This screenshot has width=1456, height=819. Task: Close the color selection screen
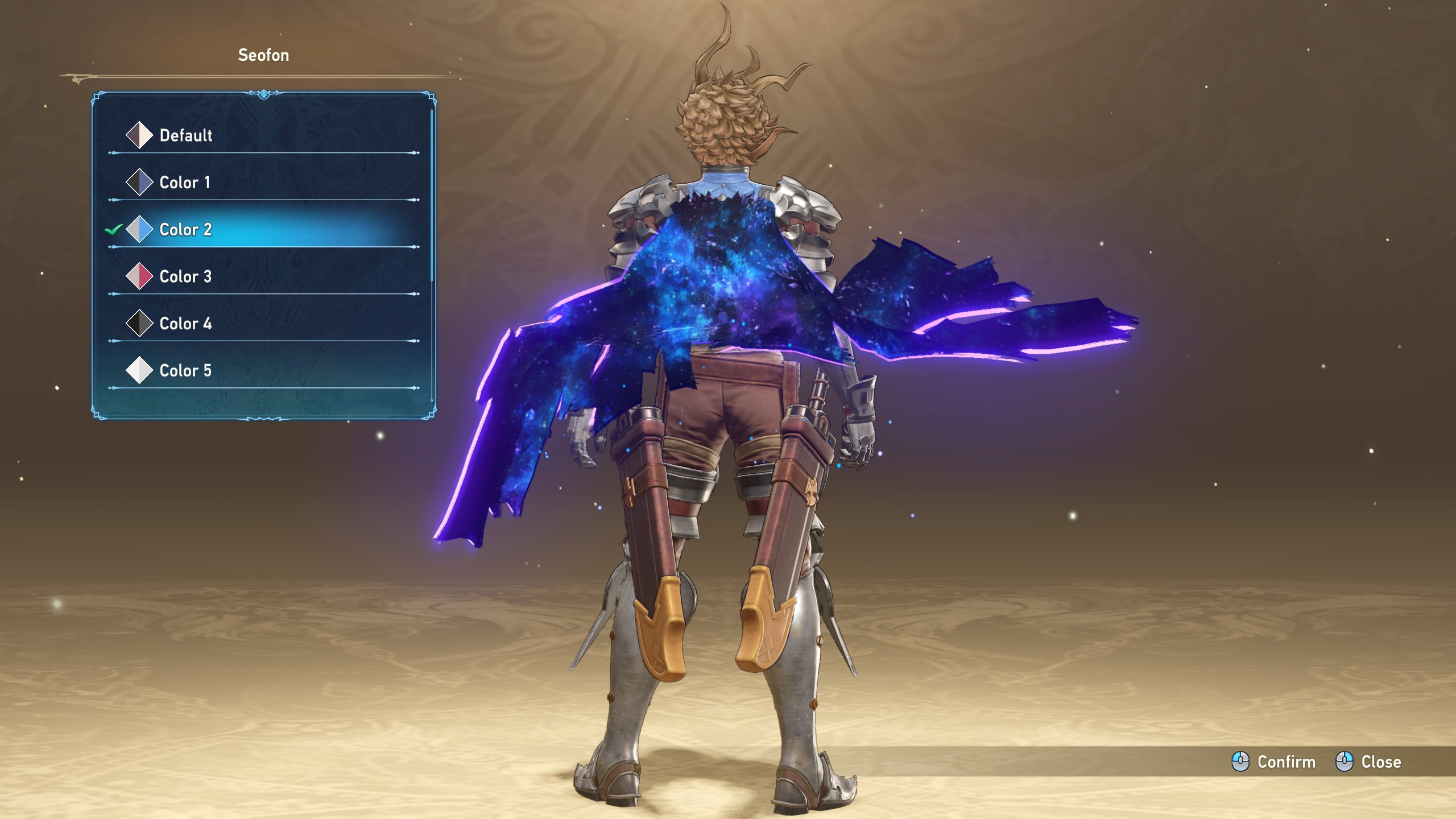click(x=1368, y=762)
